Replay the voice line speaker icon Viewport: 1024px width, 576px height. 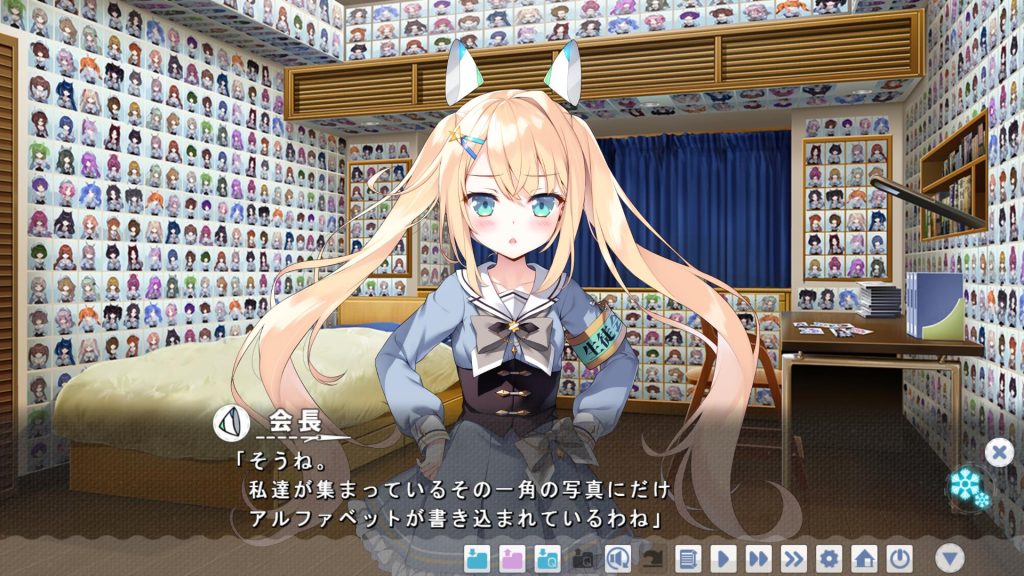618,558
